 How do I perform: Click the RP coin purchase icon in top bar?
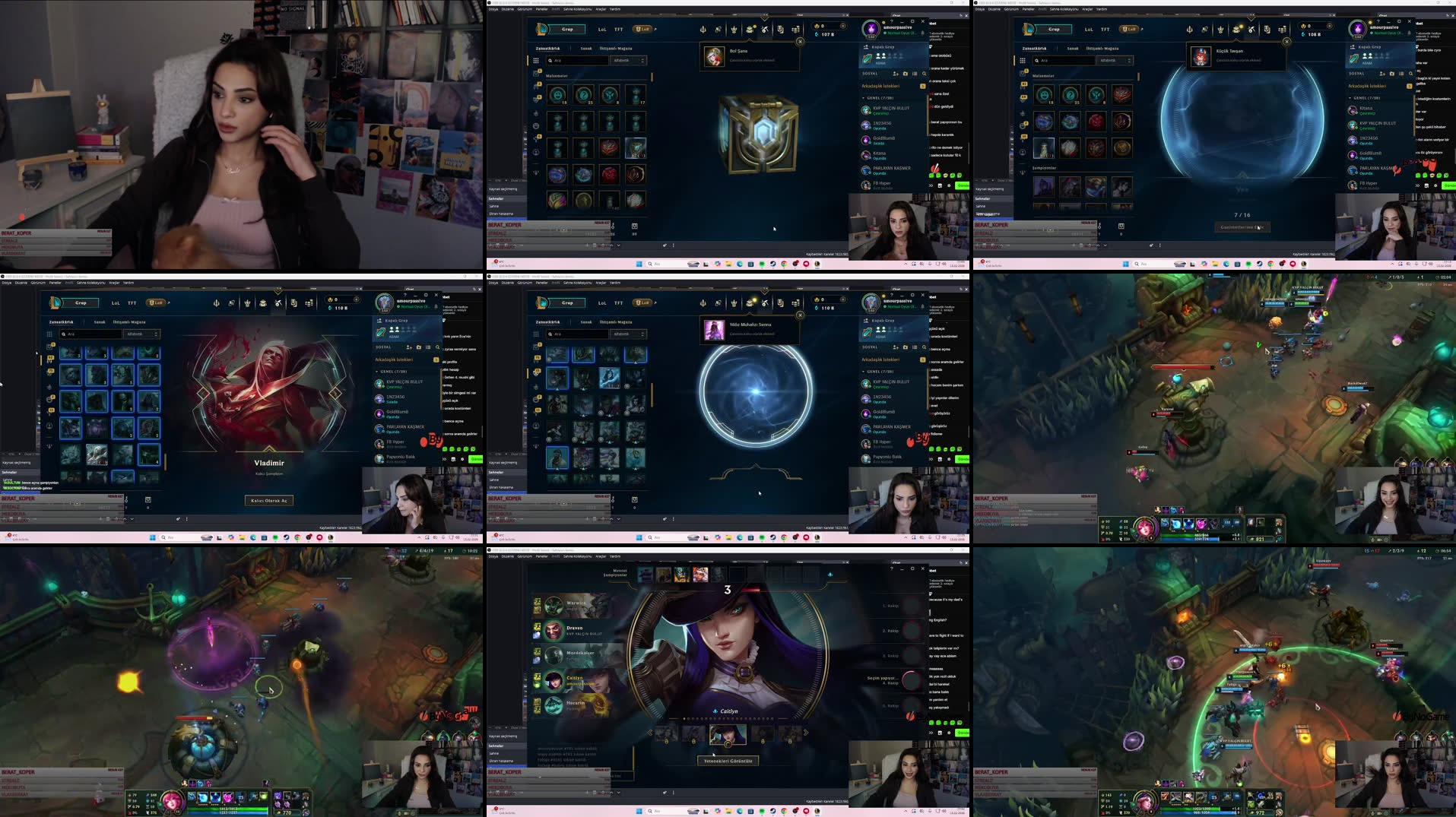pyautogui.click(x=842, y=26)
